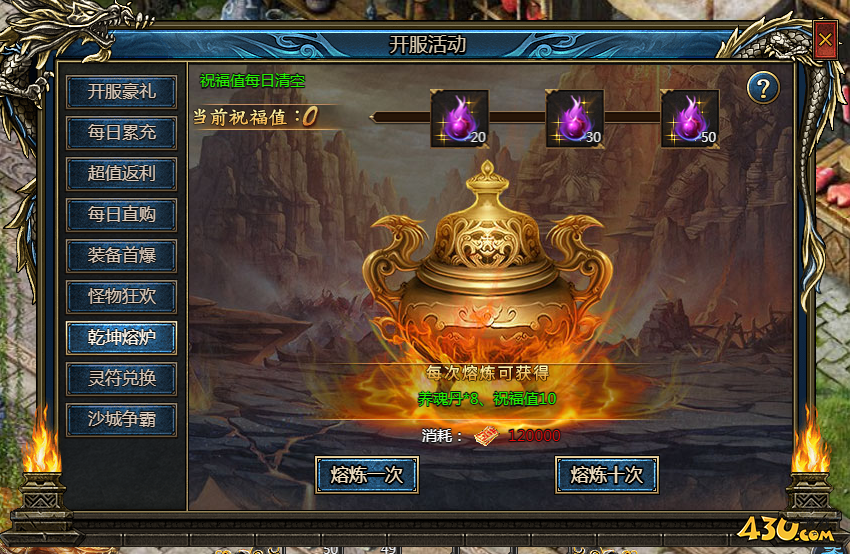Open the 装备首爆 tab
The image size is (850, 554).
[x=121, y=255]
